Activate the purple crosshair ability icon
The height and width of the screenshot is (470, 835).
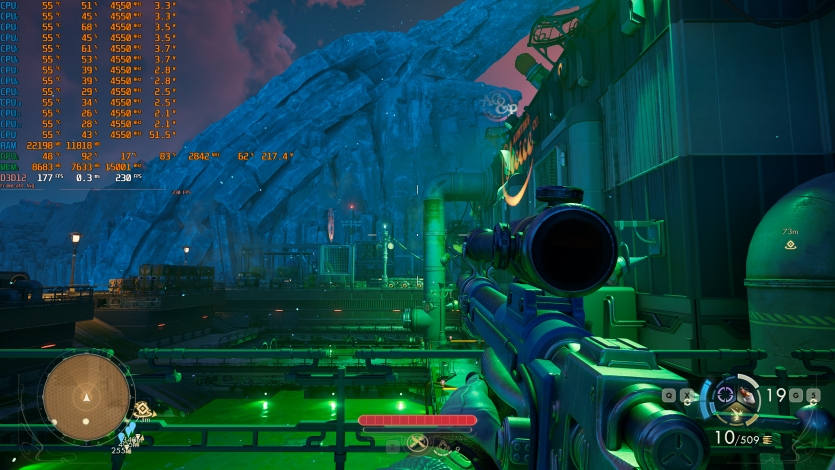tap(725, 393)
